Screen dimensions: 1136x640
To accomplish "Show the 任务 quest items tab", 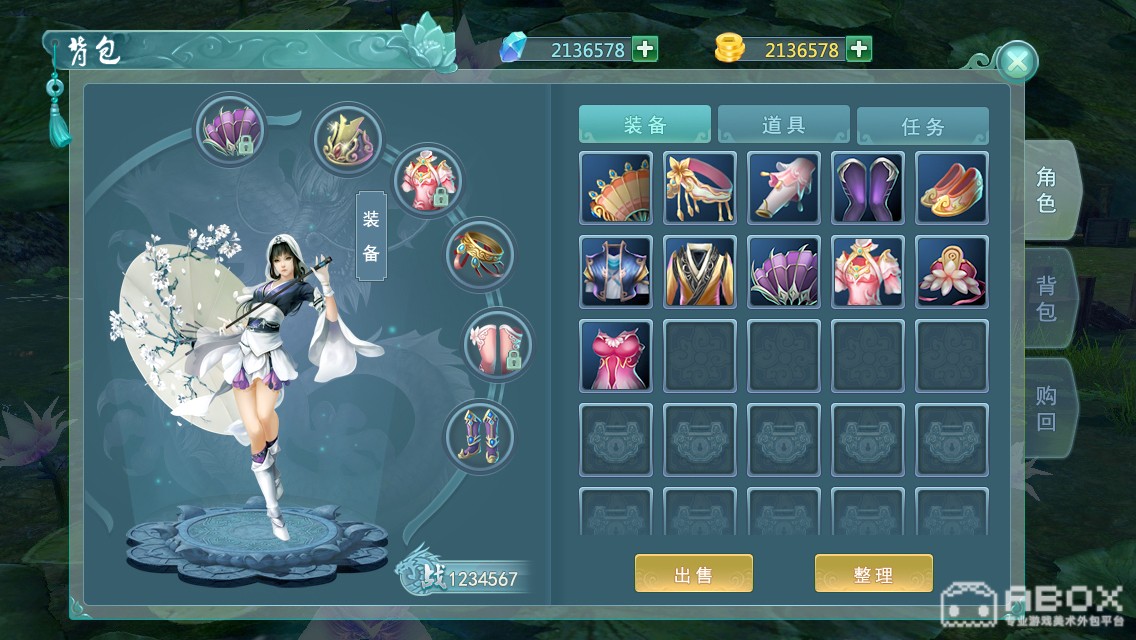I will pos(922,126).
